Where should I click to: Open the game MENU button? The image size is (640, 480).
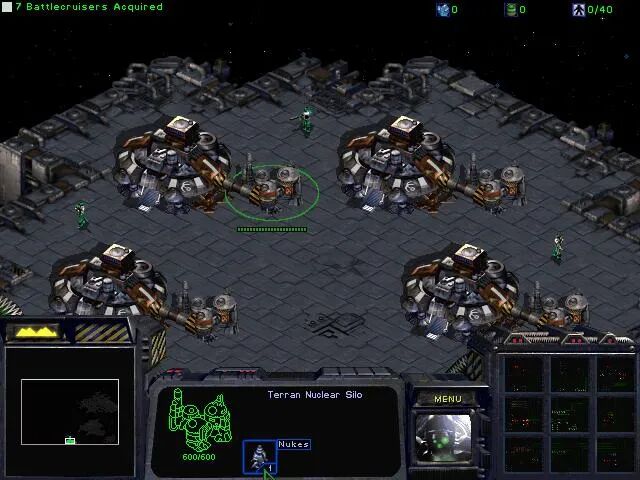(x=448, y=399)
